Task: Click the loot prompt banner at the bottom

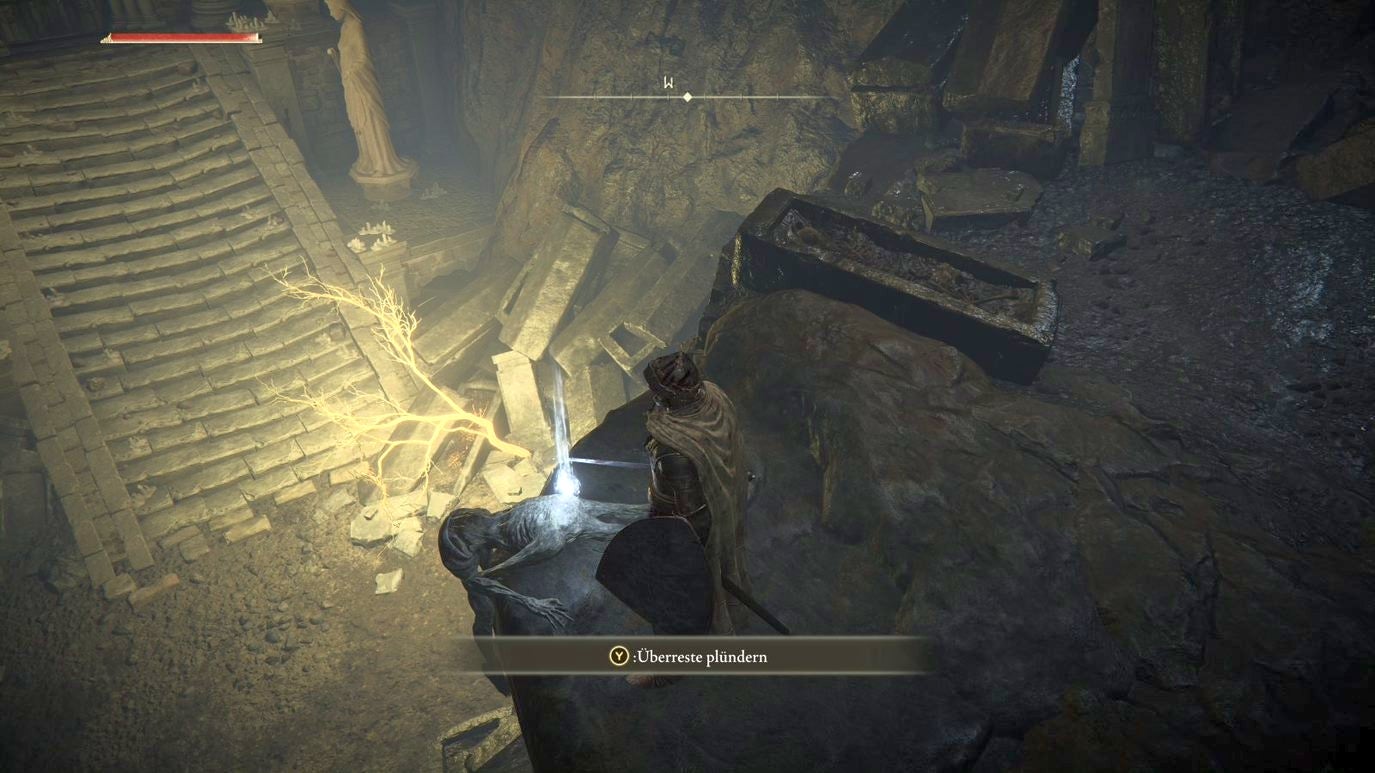Action: (x=690, y=657)
